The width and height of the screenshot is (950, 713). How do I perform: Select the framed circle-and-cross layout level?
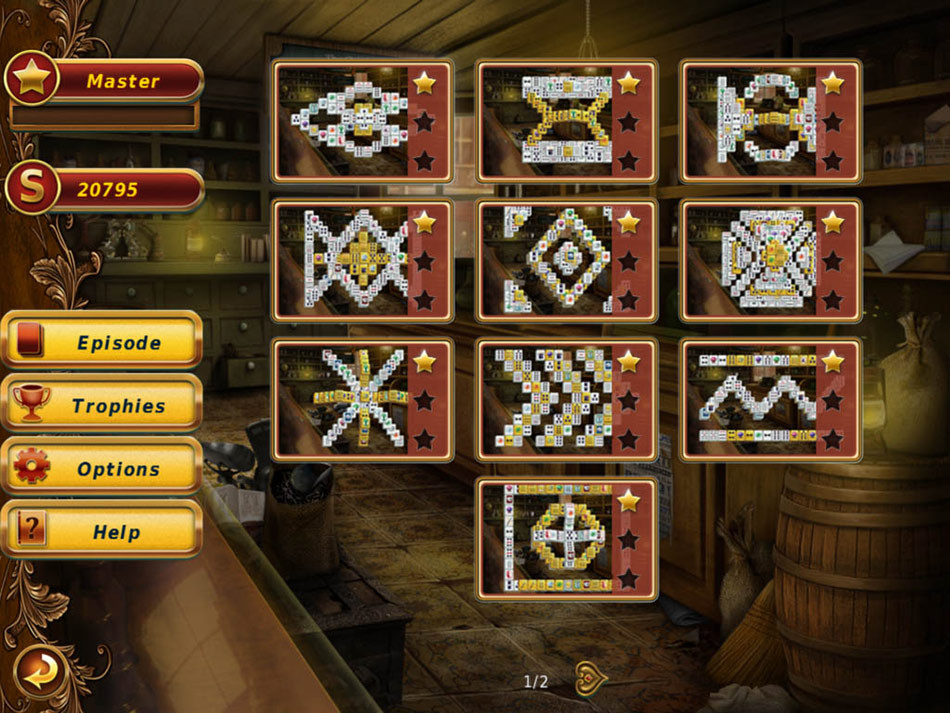[x=546, y=538]
